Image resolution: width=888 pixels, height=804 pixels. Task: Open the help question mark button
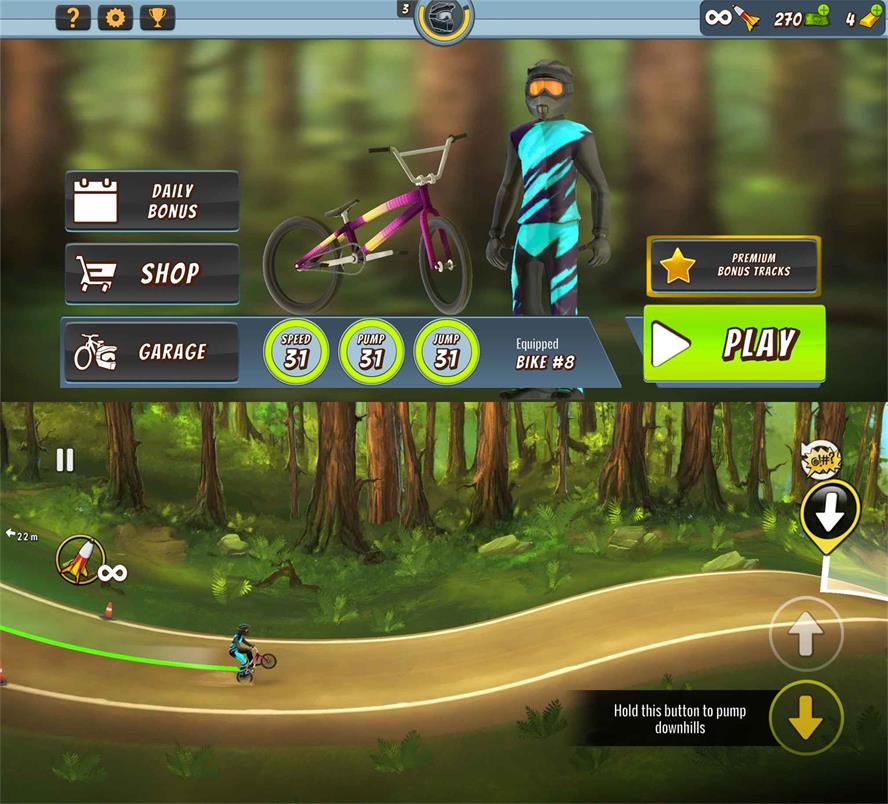[72, 17]
